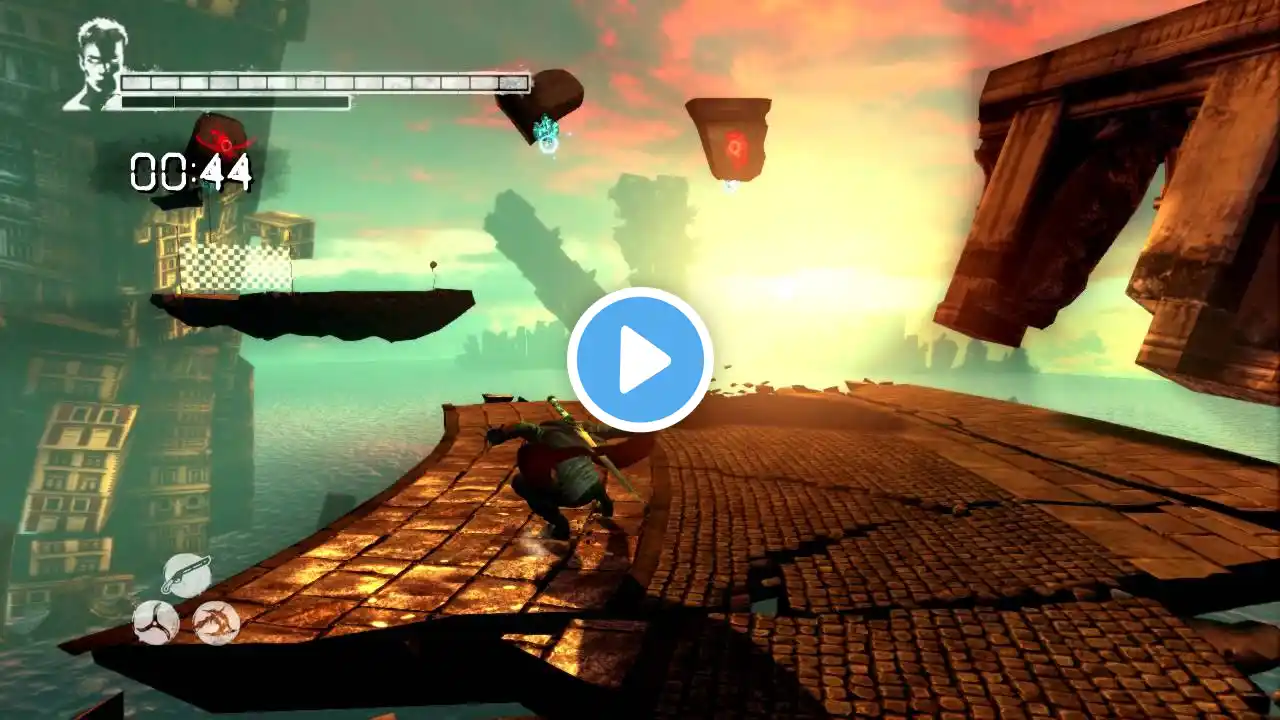Choose the three-bladed Aquila weapon icon
The height and width of the screenshot is (720, 1280).
point(156,622)
